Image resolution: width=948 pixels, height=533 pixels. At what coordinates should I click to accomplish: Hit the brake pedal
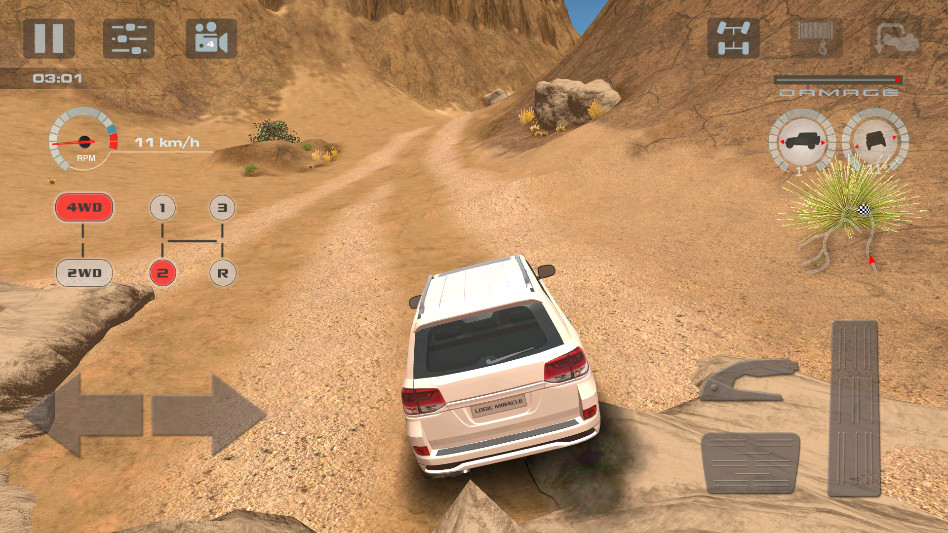[x=750, y=462]
